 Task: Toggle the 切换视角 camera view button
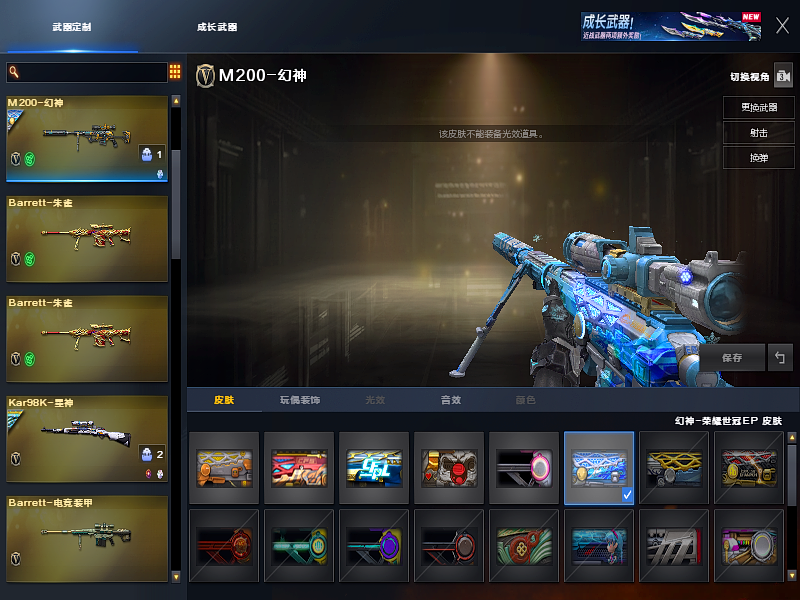[x=783, y=76]
